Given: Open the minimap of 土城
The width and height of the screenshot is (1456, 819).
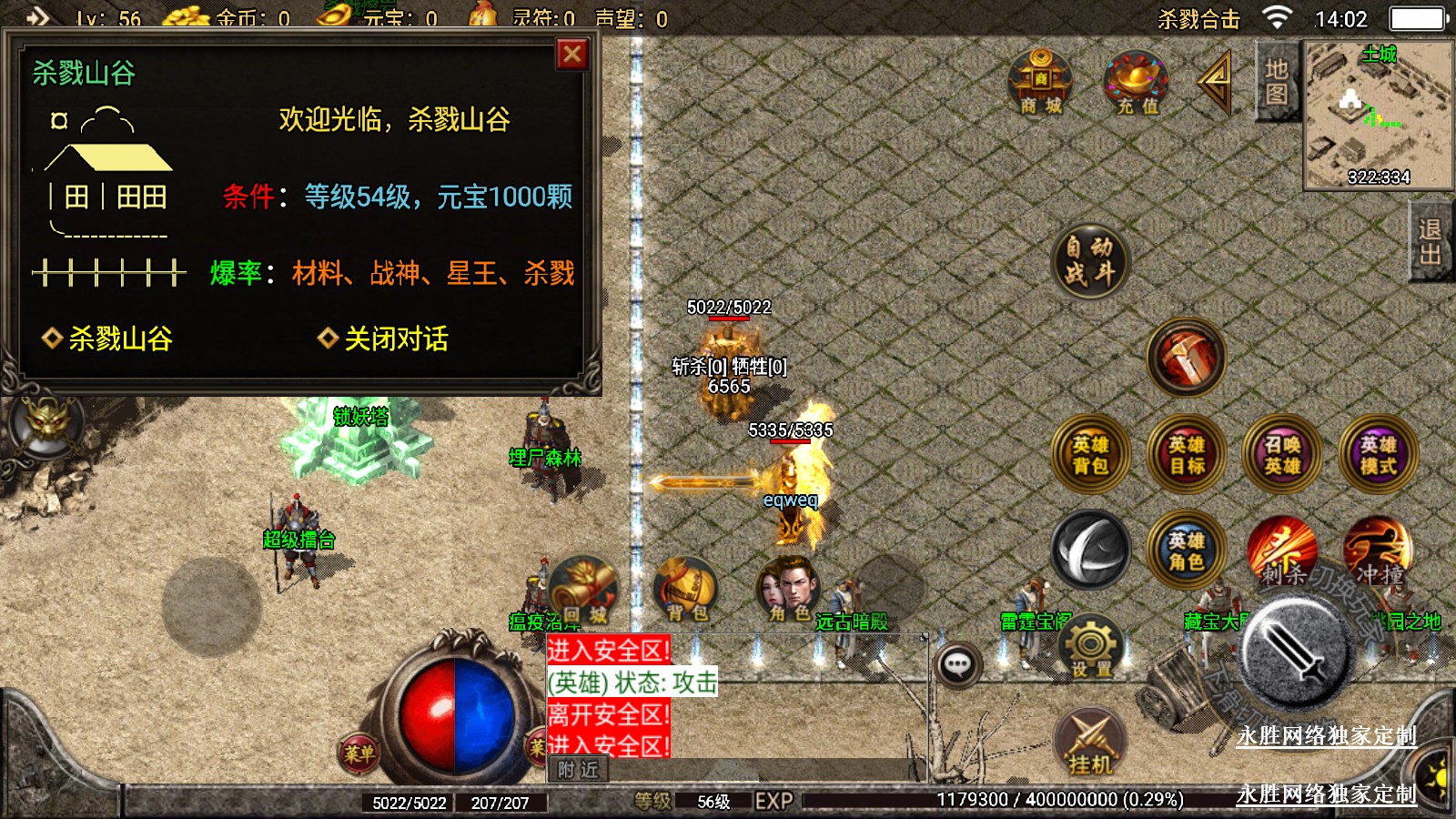Looking at the screenshot, I should [x=1378, y=114].
